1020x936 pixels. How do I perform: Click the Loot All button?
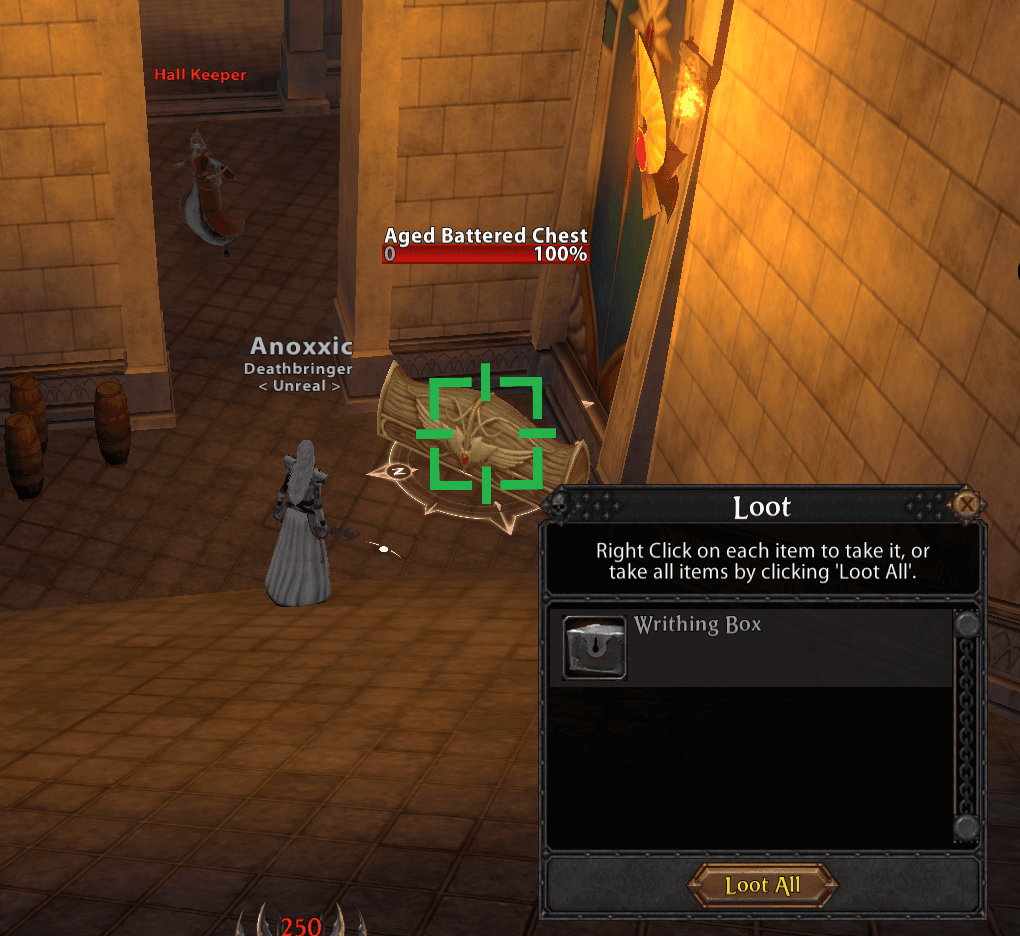click(x=762, y=886)
